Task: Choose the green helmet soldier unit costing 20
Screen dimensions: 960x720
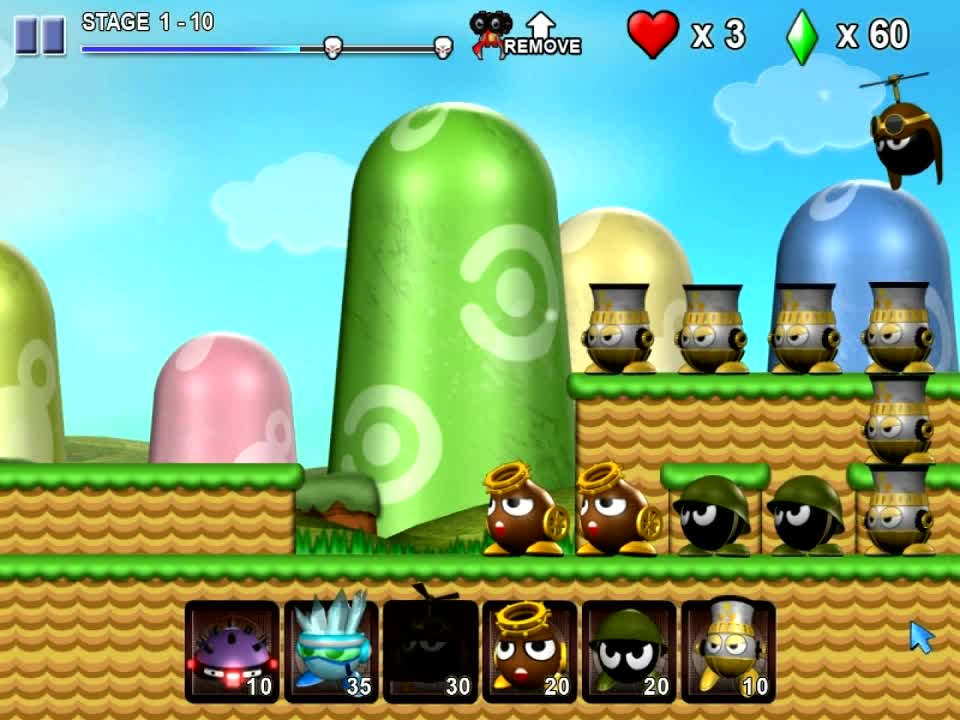Action: tap(628, 650)
